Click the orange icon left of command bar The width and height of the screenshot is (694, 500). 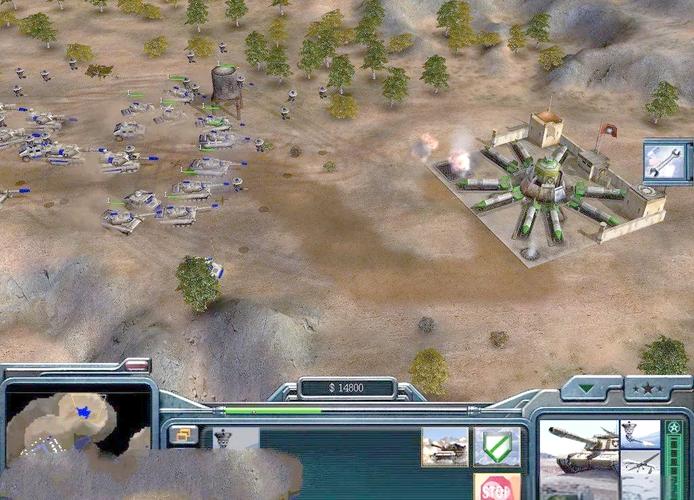coord(183,435)
